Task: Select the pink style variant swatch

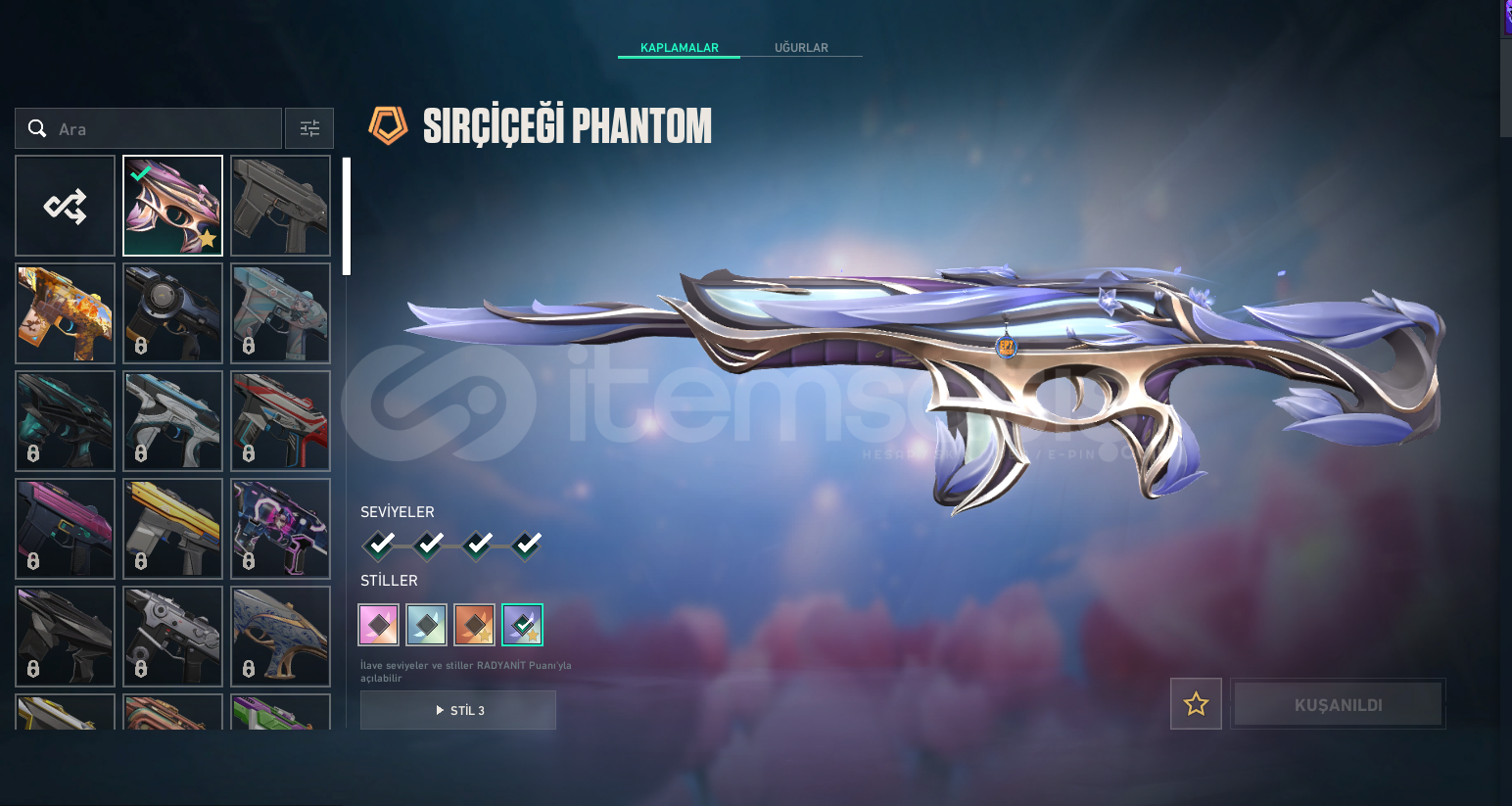Action: coord(379,625)
